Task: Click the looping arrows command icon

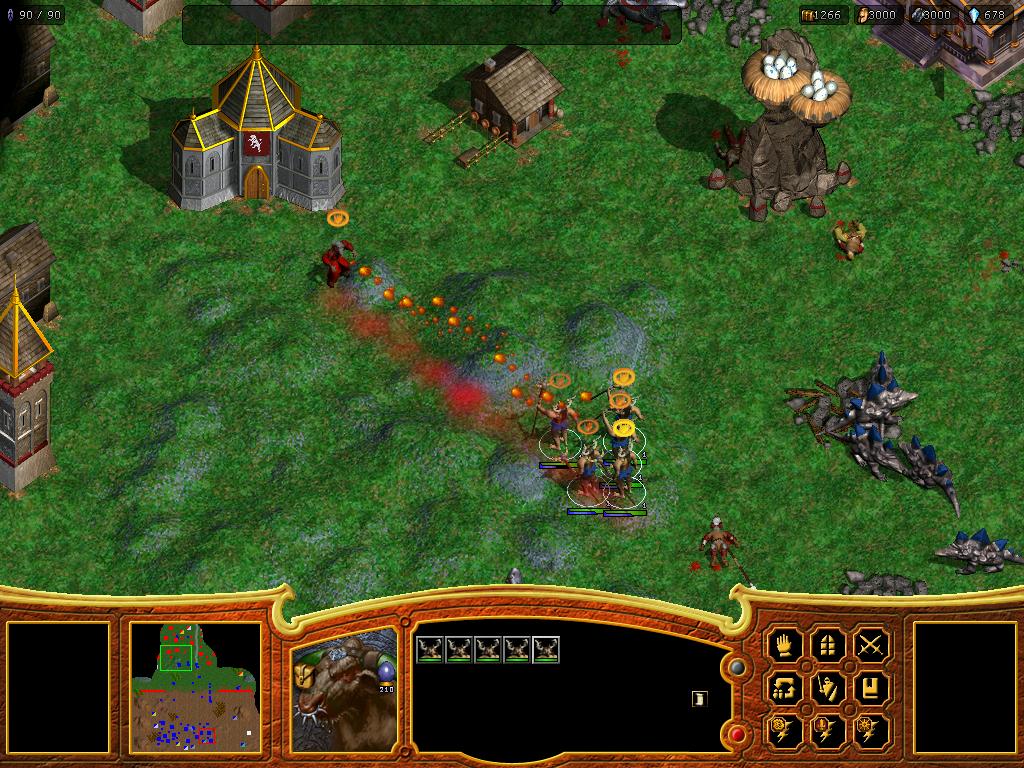Action: 786,688
